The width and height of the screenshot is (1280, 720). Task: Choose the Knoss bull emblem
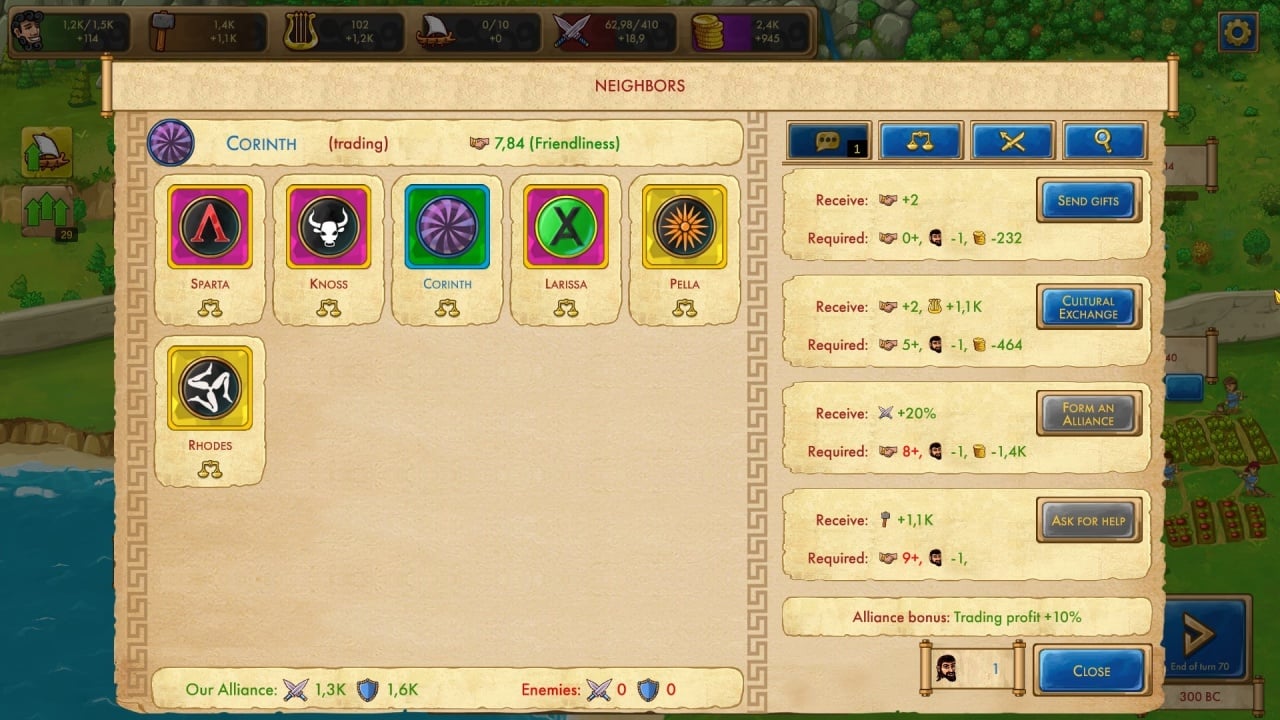(x=329, y=227)
